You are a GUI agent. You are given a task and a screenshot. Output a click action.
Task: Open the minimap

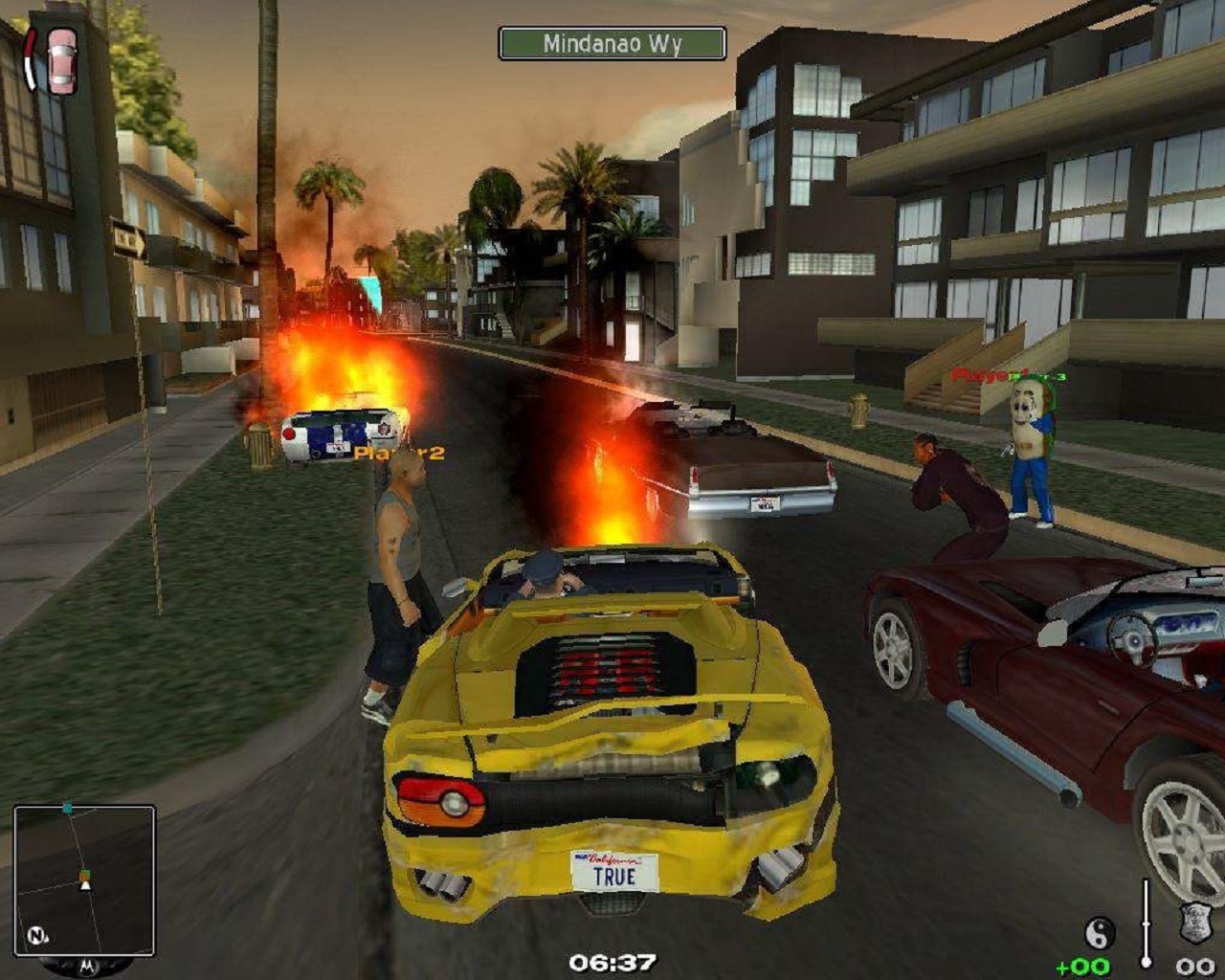[84, 880]
